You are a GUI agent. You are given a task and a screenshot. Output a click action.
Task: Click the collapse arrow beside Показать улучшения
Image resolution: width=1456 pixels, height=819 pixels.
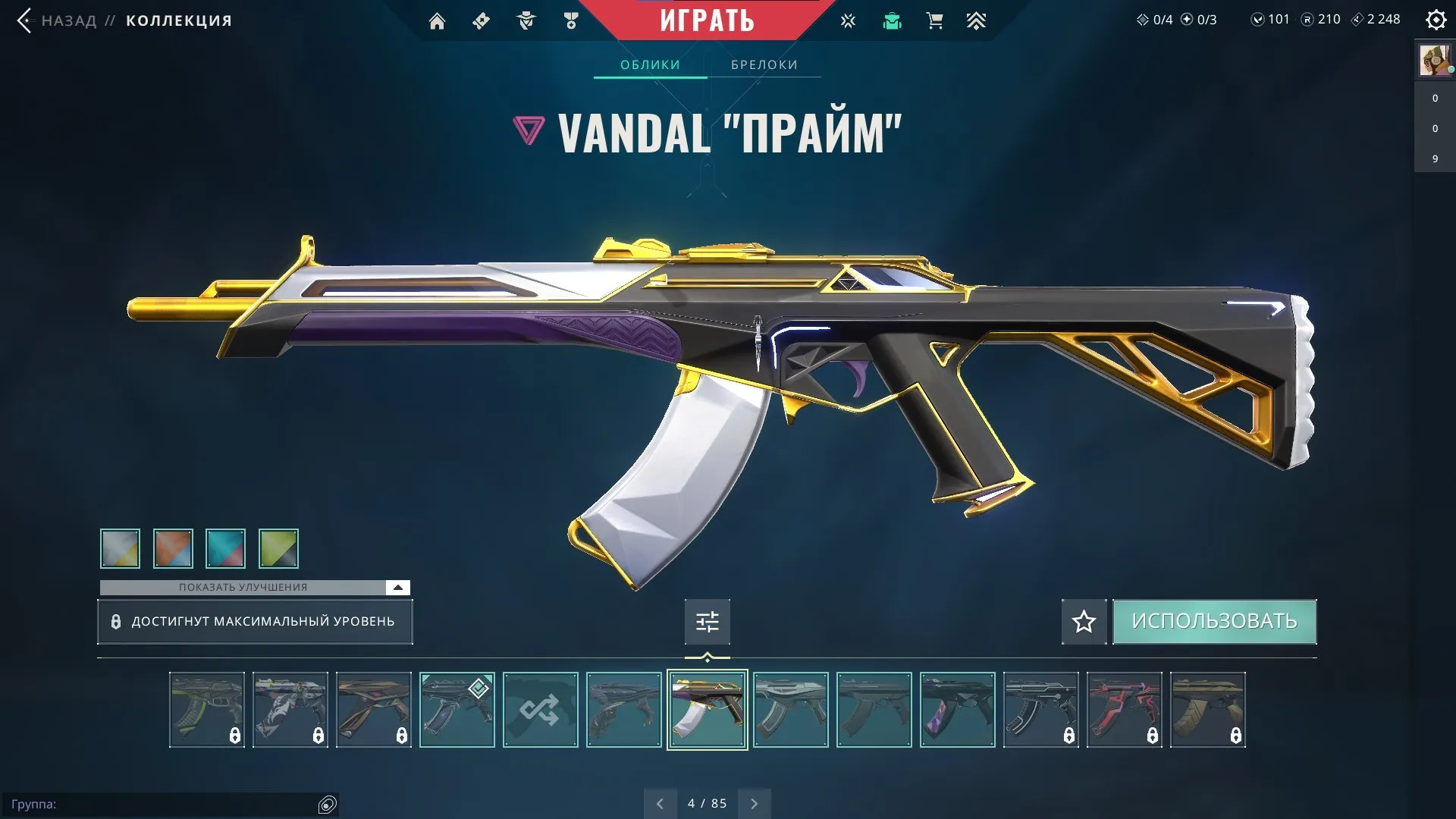(396, 587)
